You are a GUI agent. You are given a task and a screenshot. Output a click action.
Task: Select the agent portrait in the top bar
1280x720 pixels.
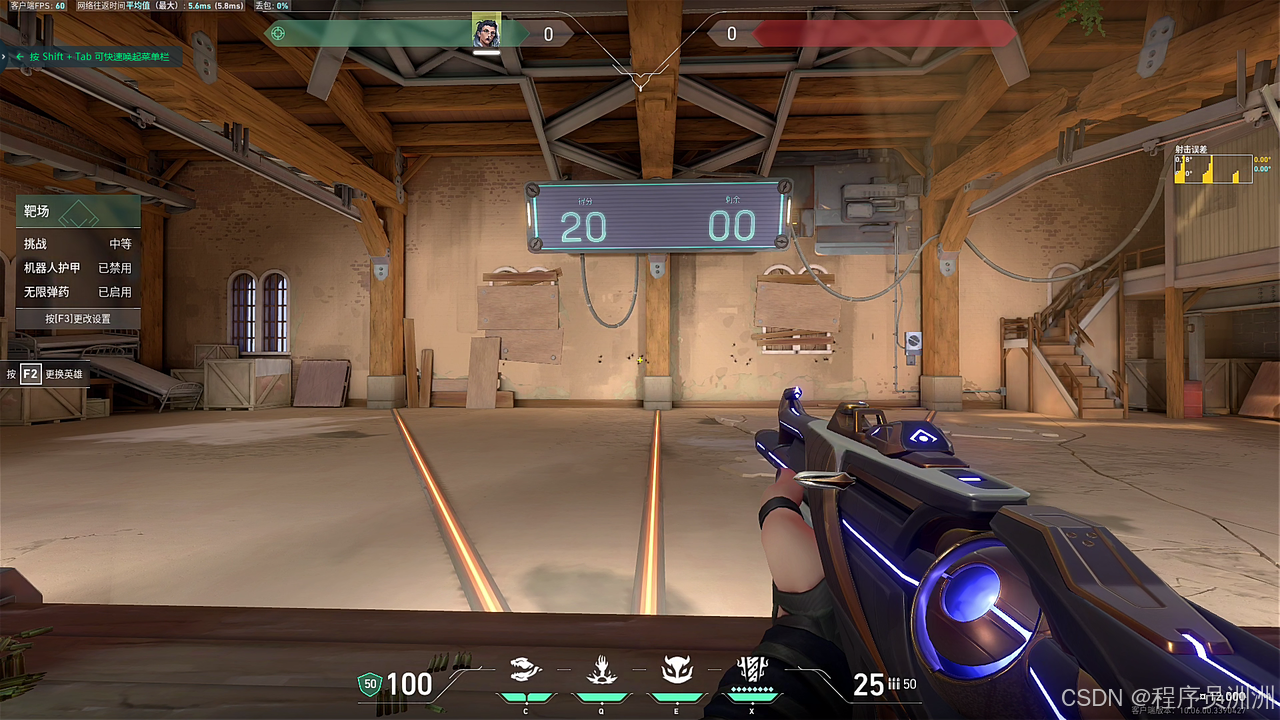pyautogui.click(x=486, y=33)
